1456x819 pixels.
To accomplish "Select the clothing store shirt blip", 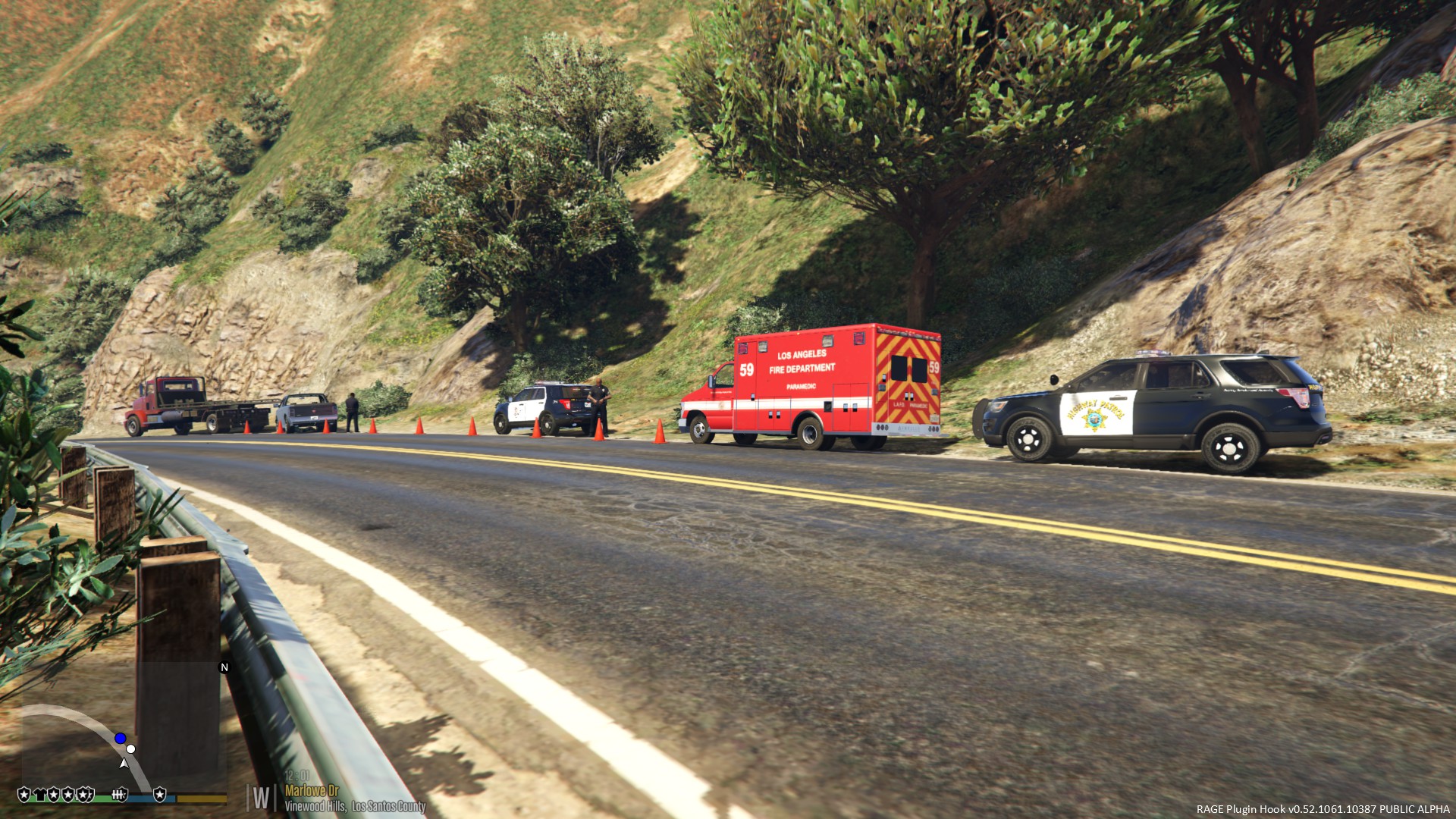I will (x=39, y=795).
